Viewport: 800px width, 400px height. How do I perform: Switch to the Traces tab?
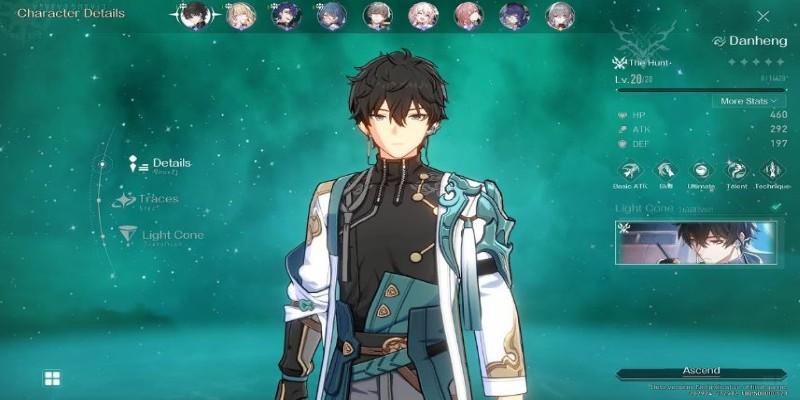tap(159, 199)
